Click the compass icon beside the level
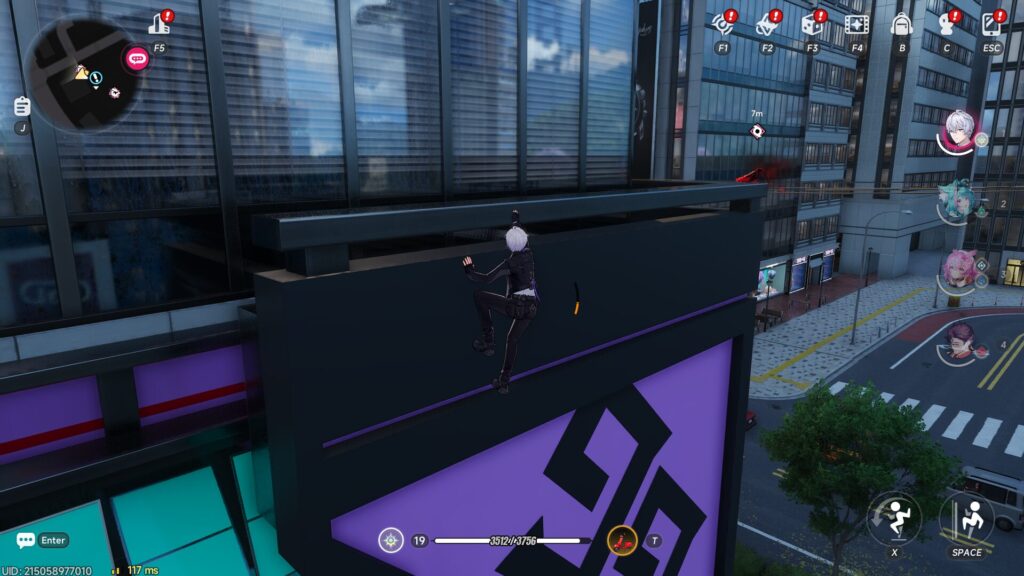 pos(391,541)
